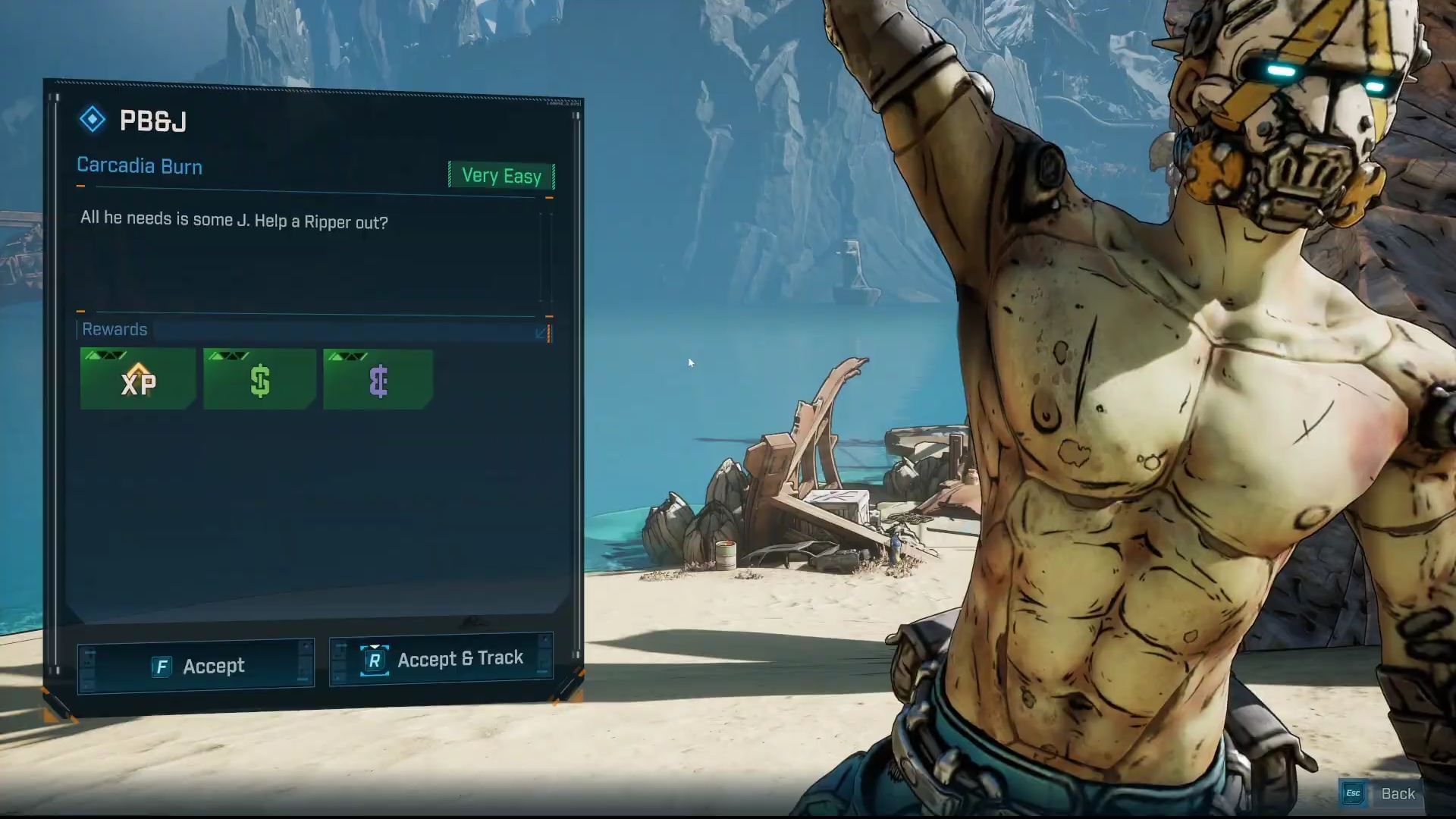Accept the PB&J mission

tap(196, 666)
